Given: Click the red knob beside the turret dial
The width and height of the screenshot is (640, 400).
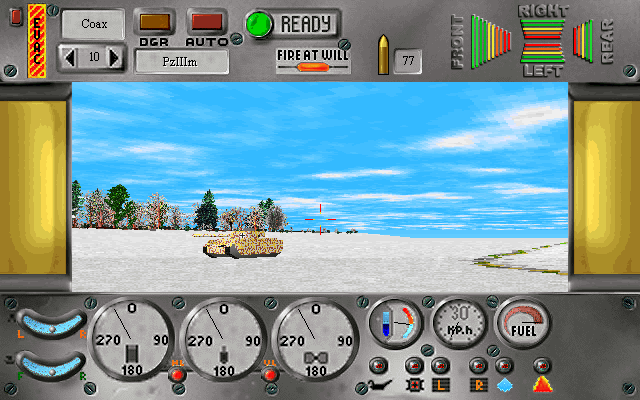Looking at the screenshot, I should click(268, 375).
